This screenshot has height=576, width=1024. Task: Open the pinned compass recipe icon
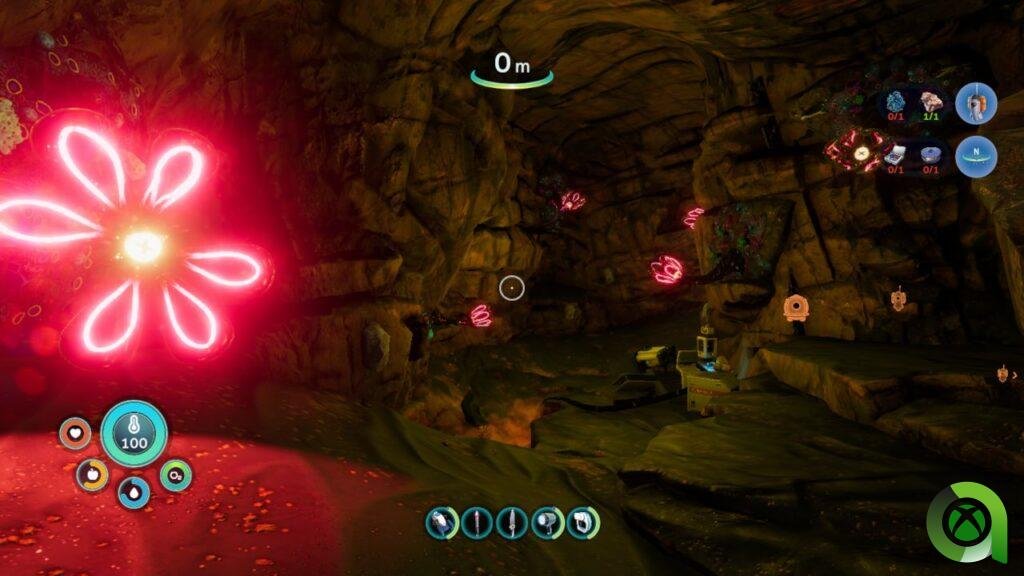point(975,157)
